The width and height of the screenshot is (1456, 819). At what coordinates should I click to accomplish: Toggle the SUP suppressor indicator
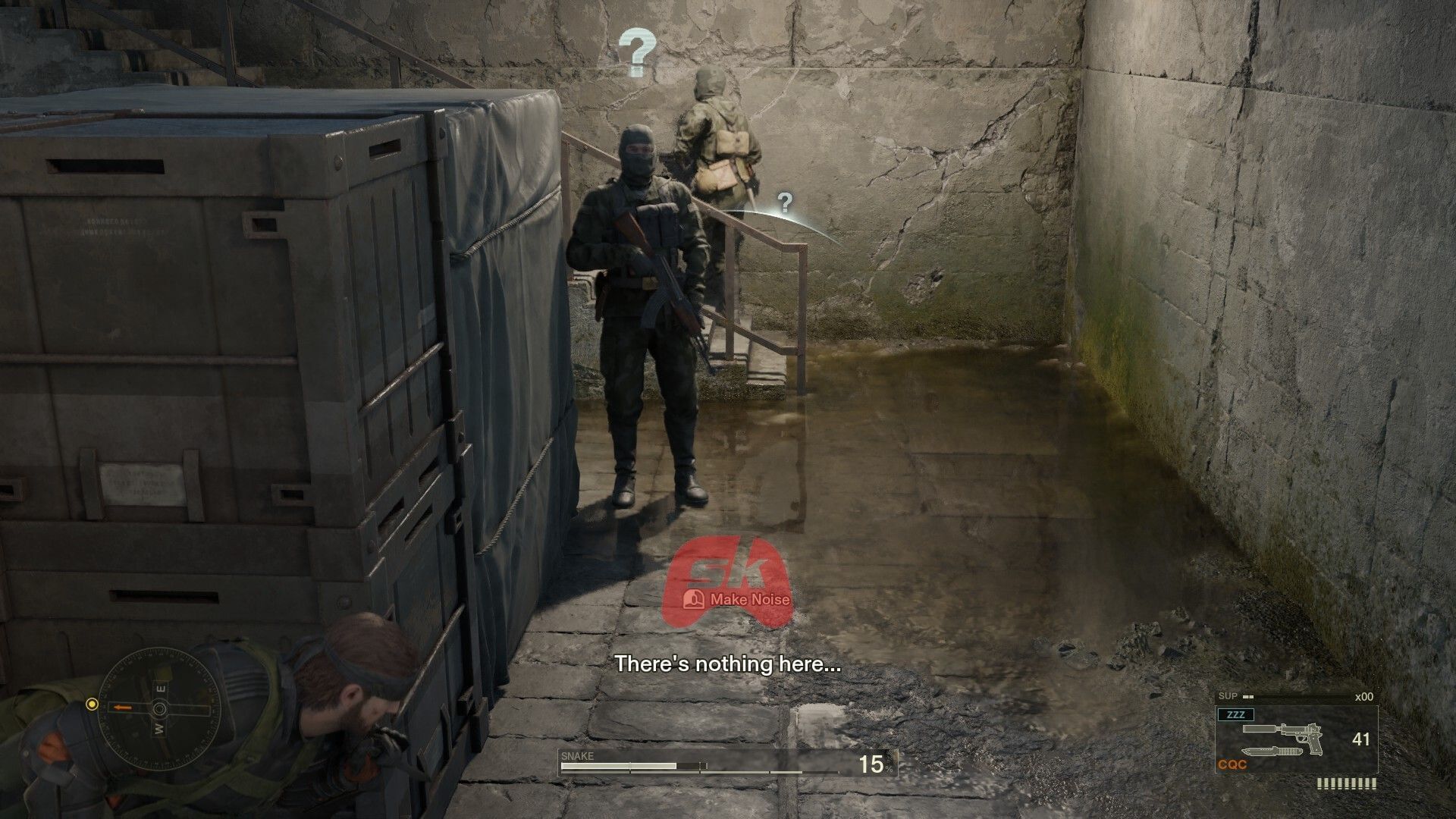coord(1228,696)
